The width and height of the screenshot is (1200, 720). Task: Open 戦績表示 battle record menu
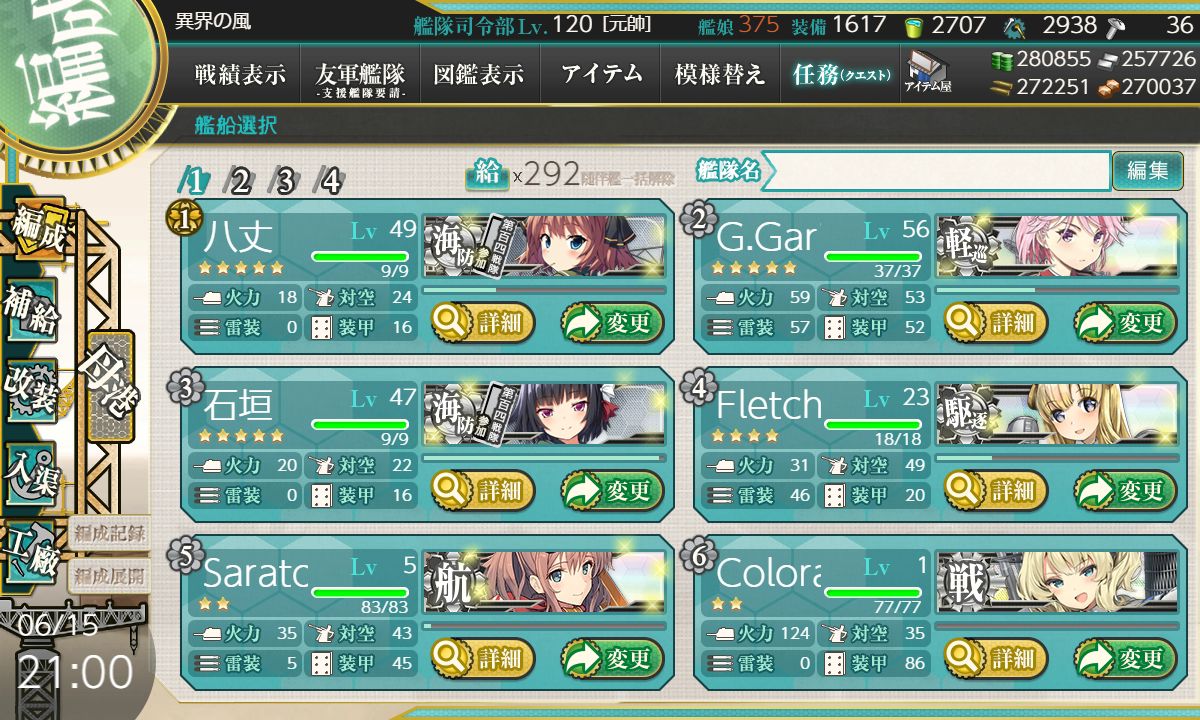[x=240, y=74]
